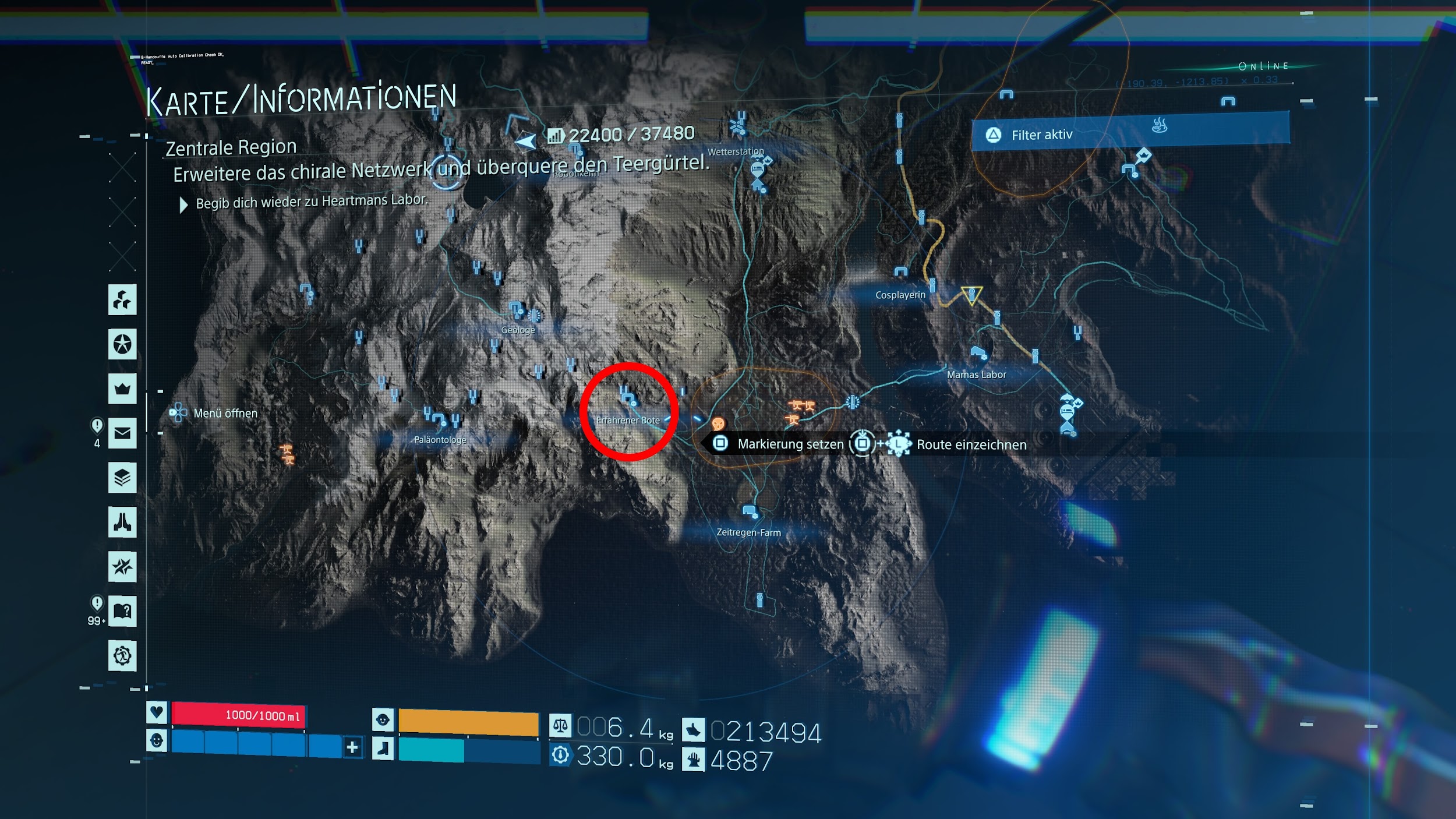Select the crossed-out star sidebar icon
Screen dimensions: 1456x819
pos(122,566)
